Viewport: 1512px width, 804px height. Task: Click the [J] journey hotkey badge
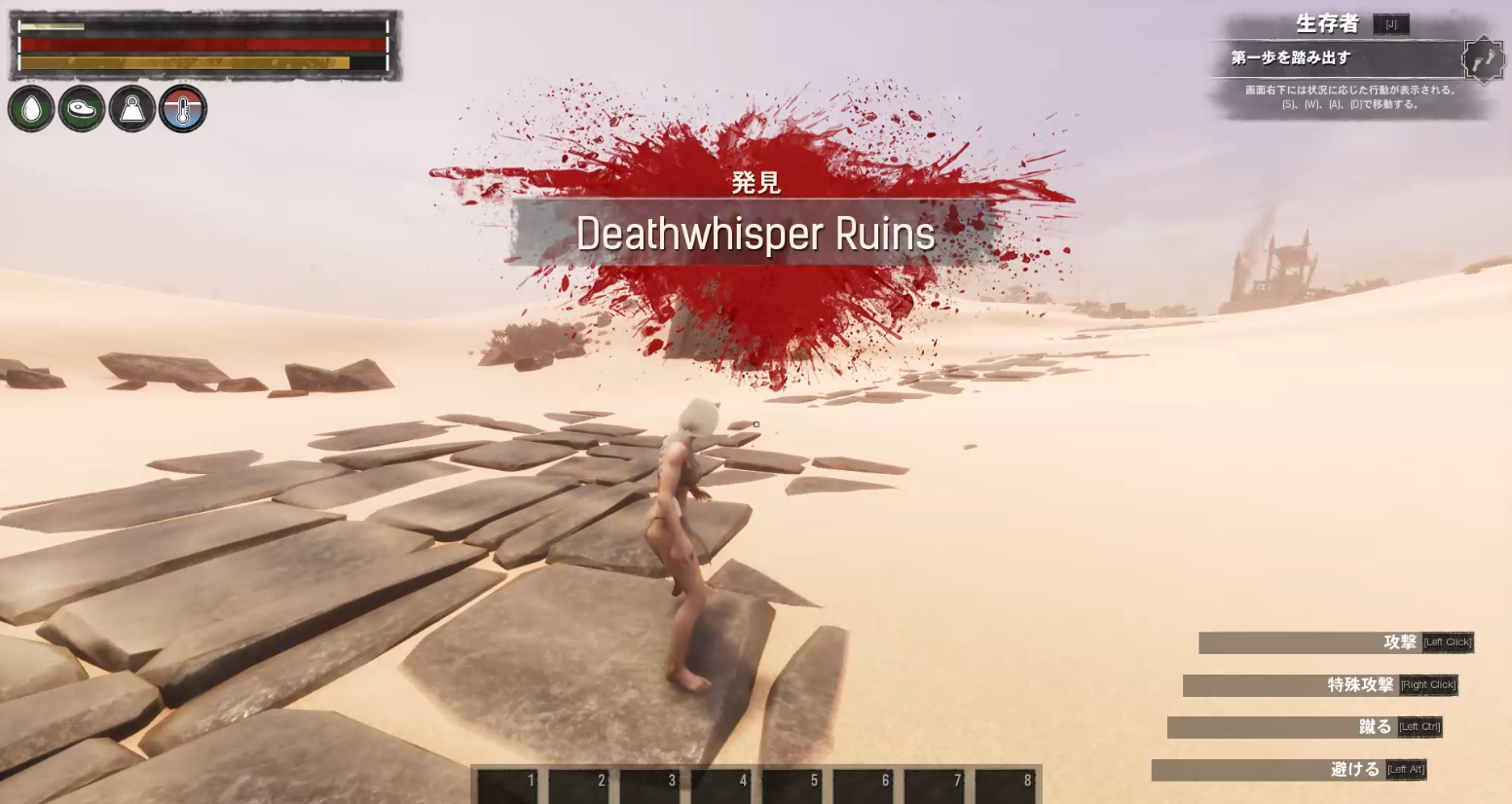[x=1390, y=23]
